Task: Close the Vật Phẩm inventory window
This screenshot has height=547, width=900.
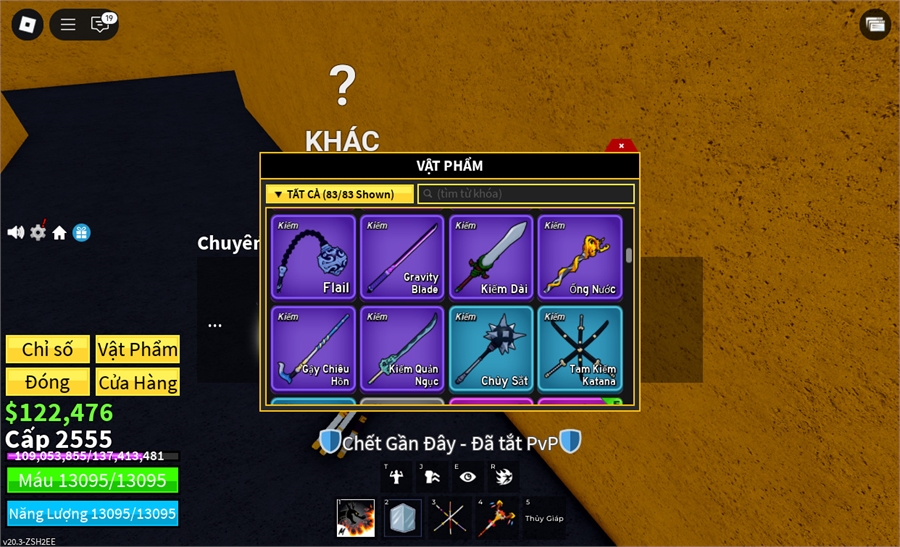Action: tap(621, 146)
